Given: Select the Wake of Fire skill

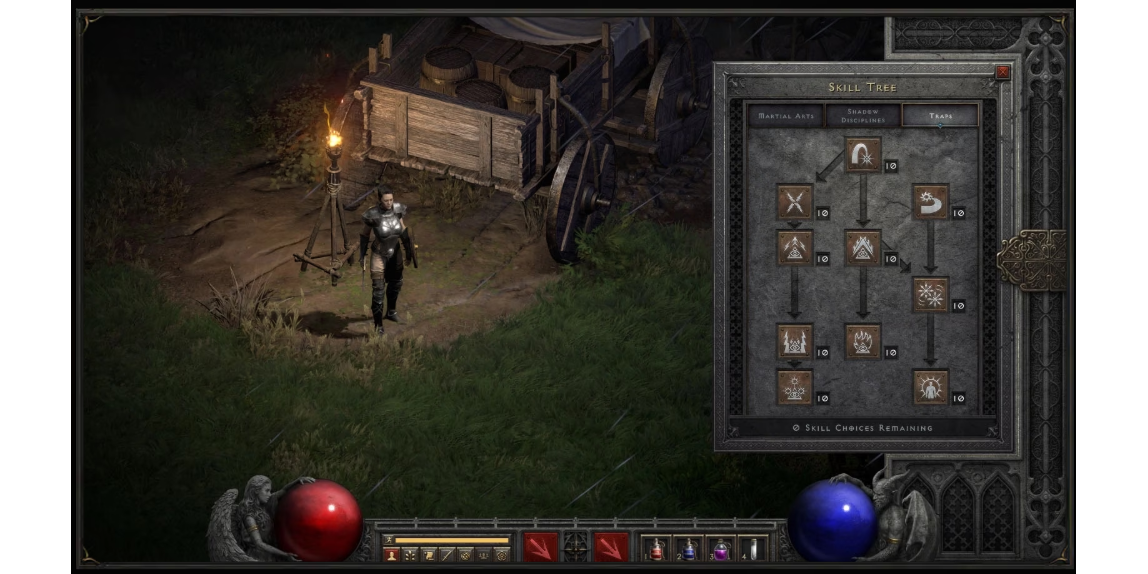Looking at the screenshot, I should pos(862,247).
